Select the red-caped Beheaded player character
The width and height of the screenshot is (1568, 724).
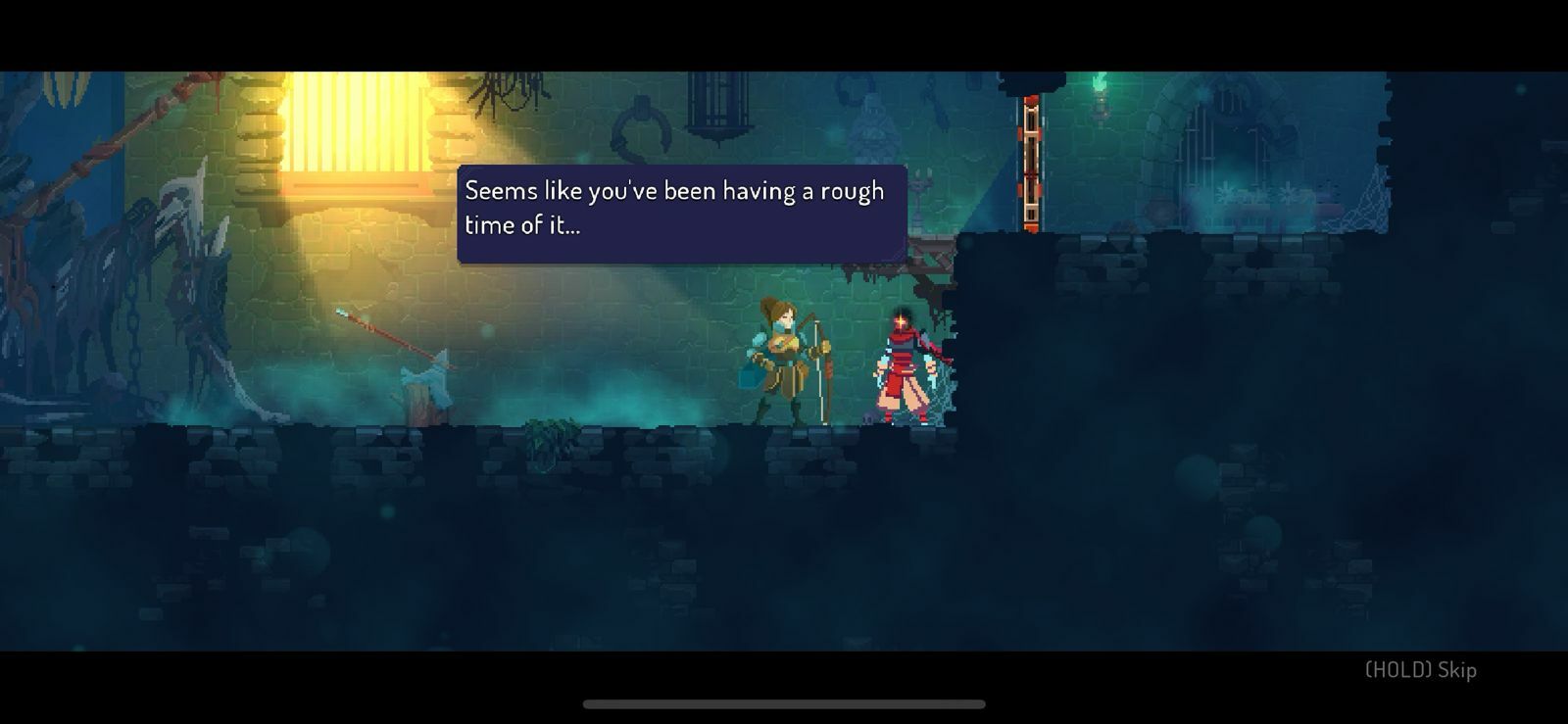902,362
